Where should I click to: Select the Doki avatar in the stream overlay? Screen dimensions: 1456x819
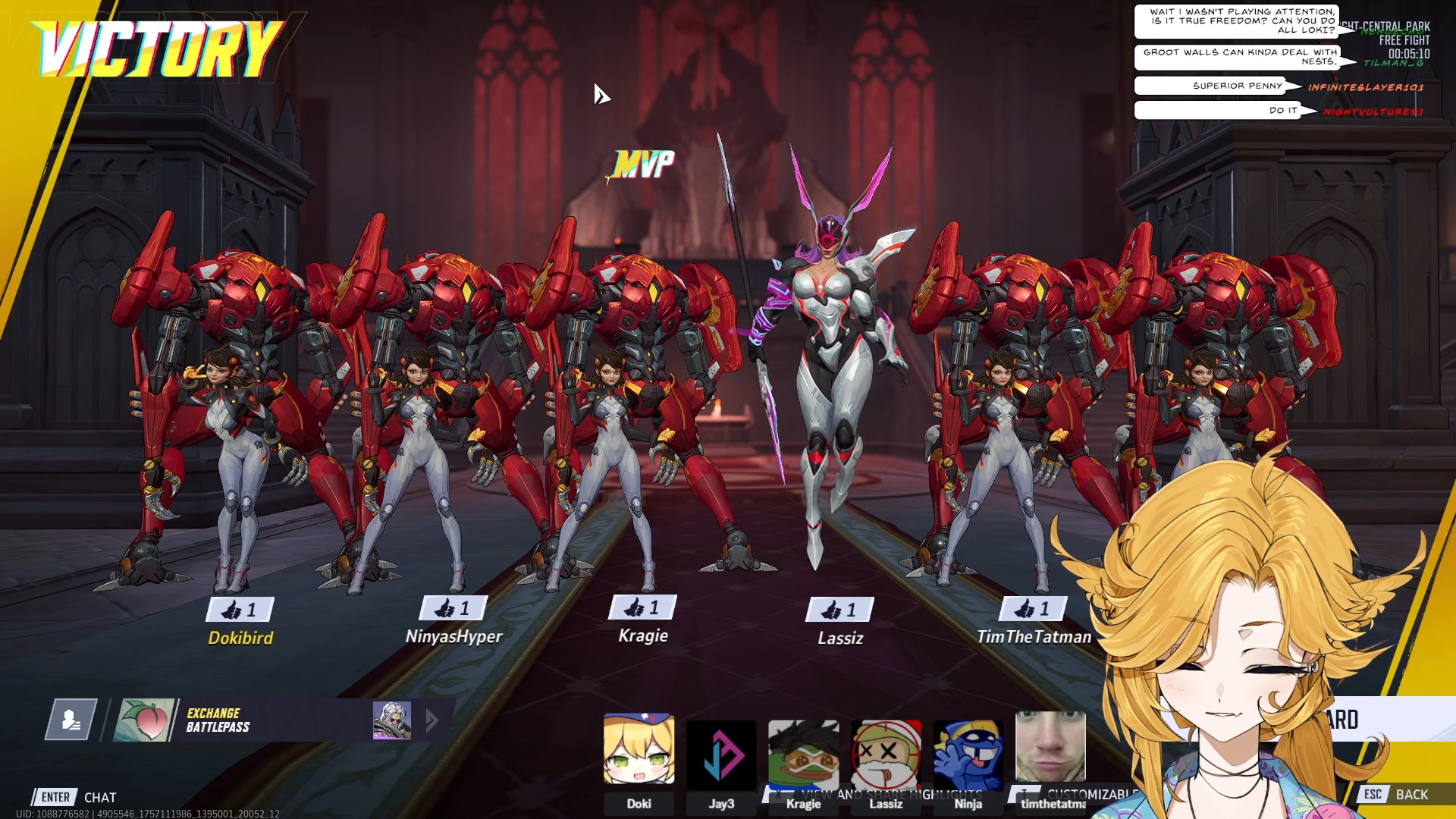[x=639, y=748]
